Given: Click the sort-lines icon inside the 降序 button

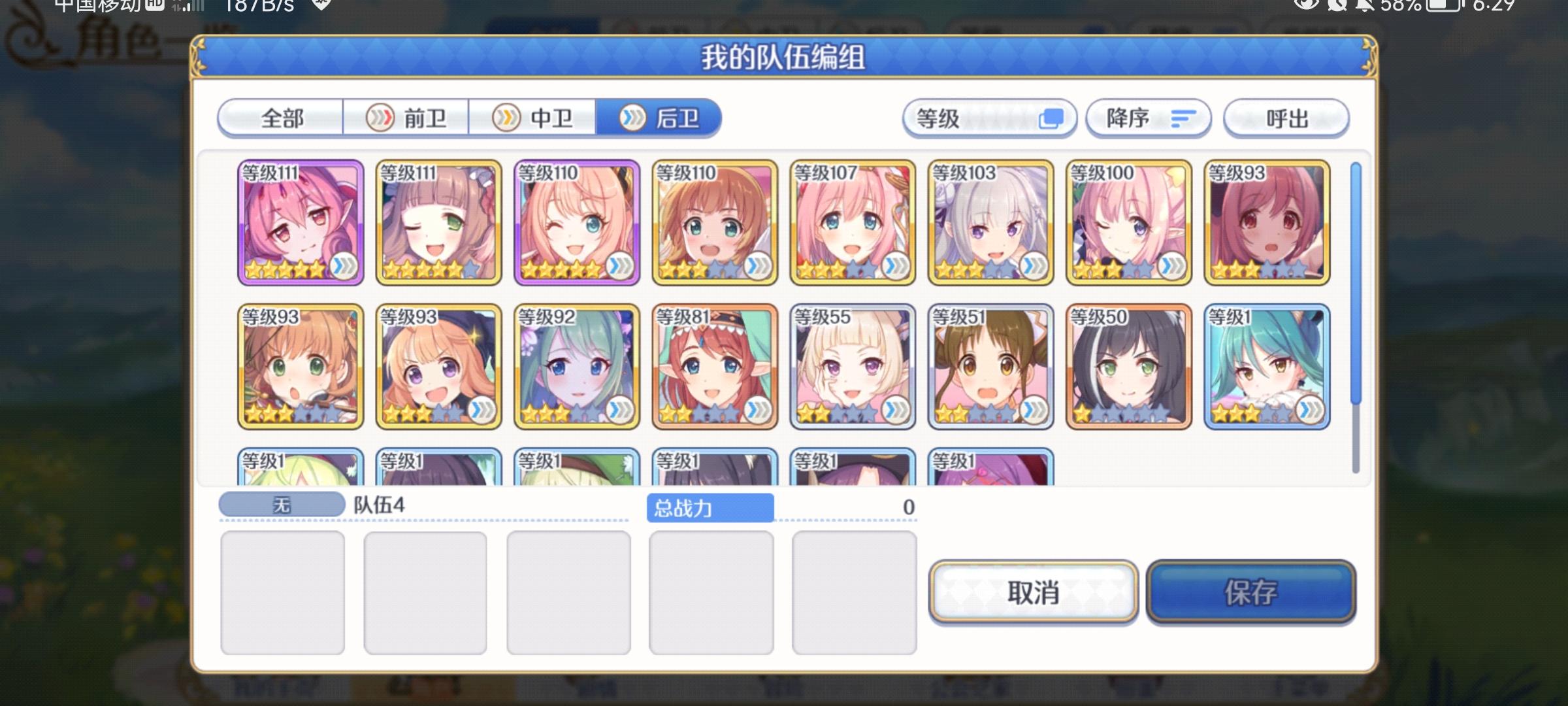Looking at the screenshot, I should (x=1184, y=118).
